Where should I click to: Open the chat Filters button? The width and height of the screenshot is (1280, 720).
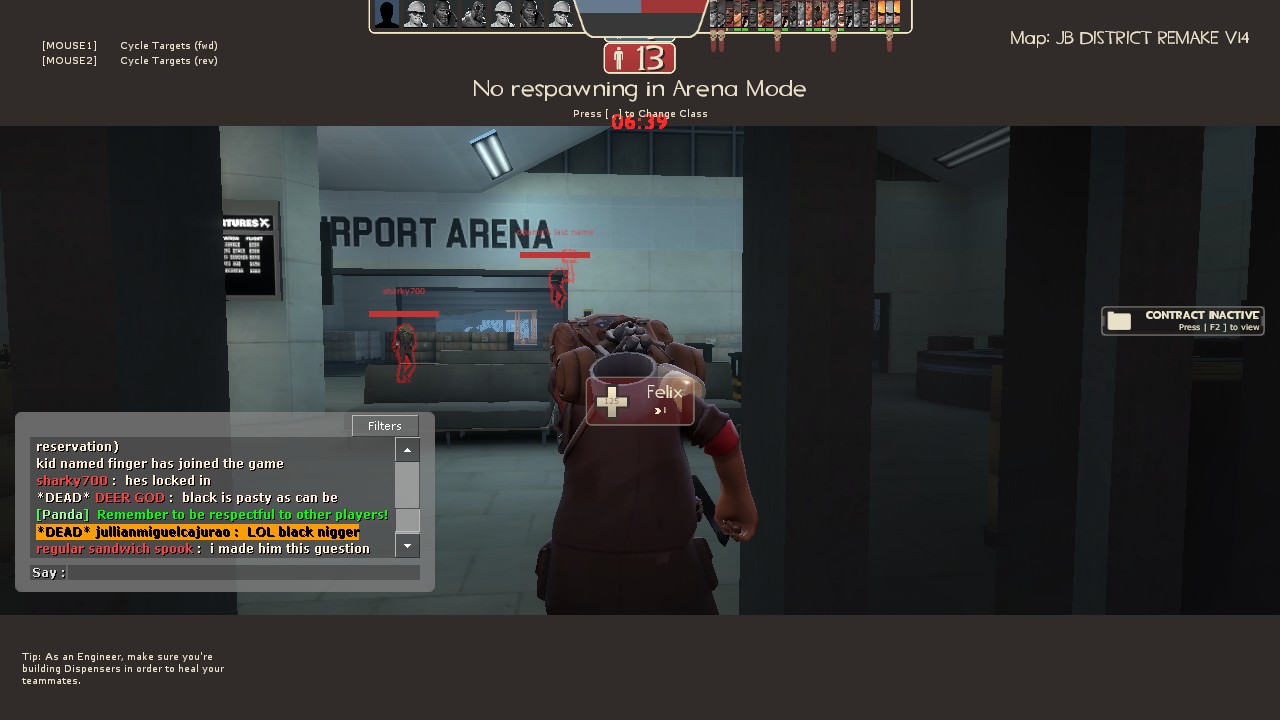tap(385, 426)
